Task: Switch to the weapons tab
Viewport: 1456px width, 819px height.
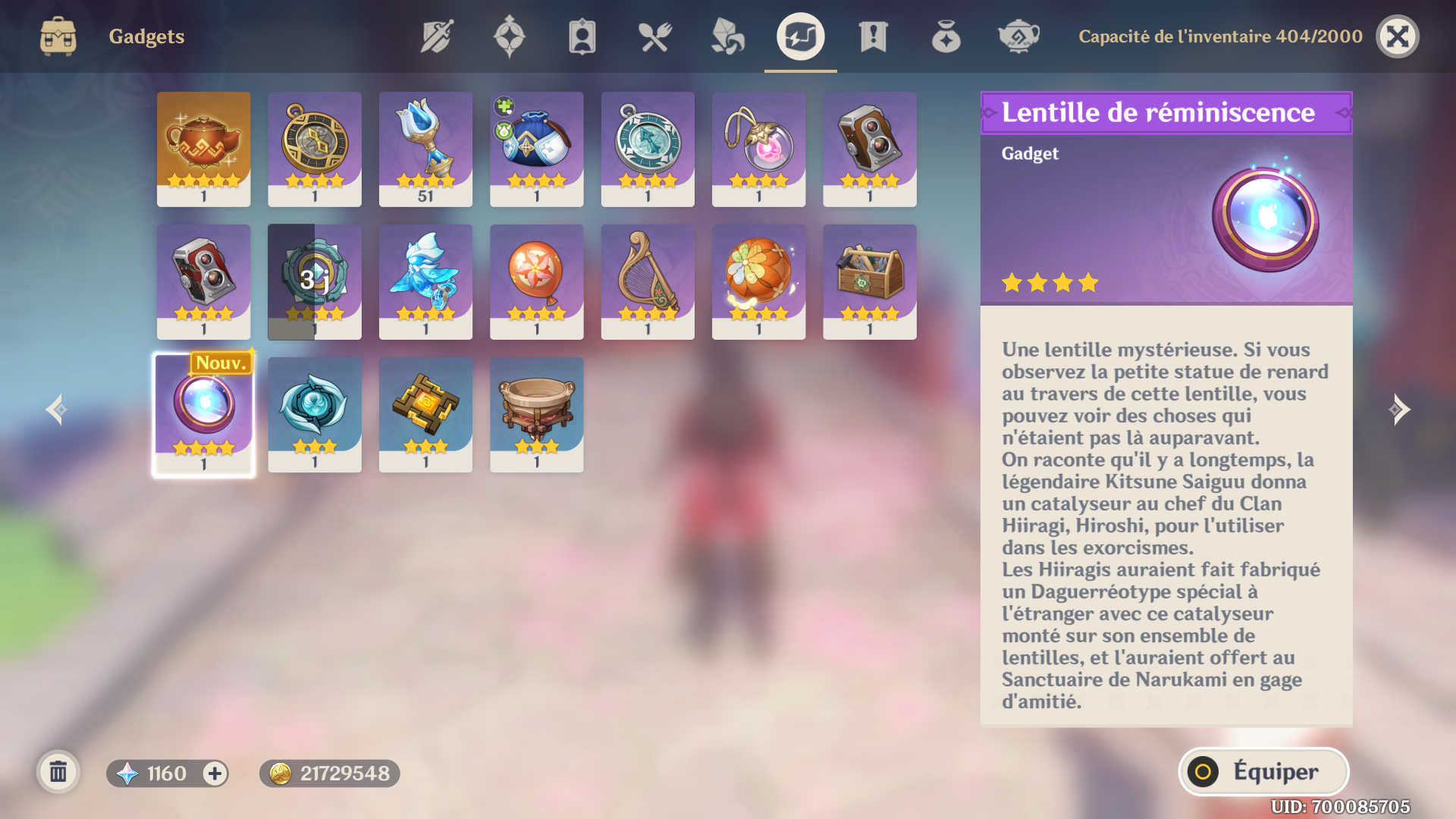Action: tap(437, 36)
